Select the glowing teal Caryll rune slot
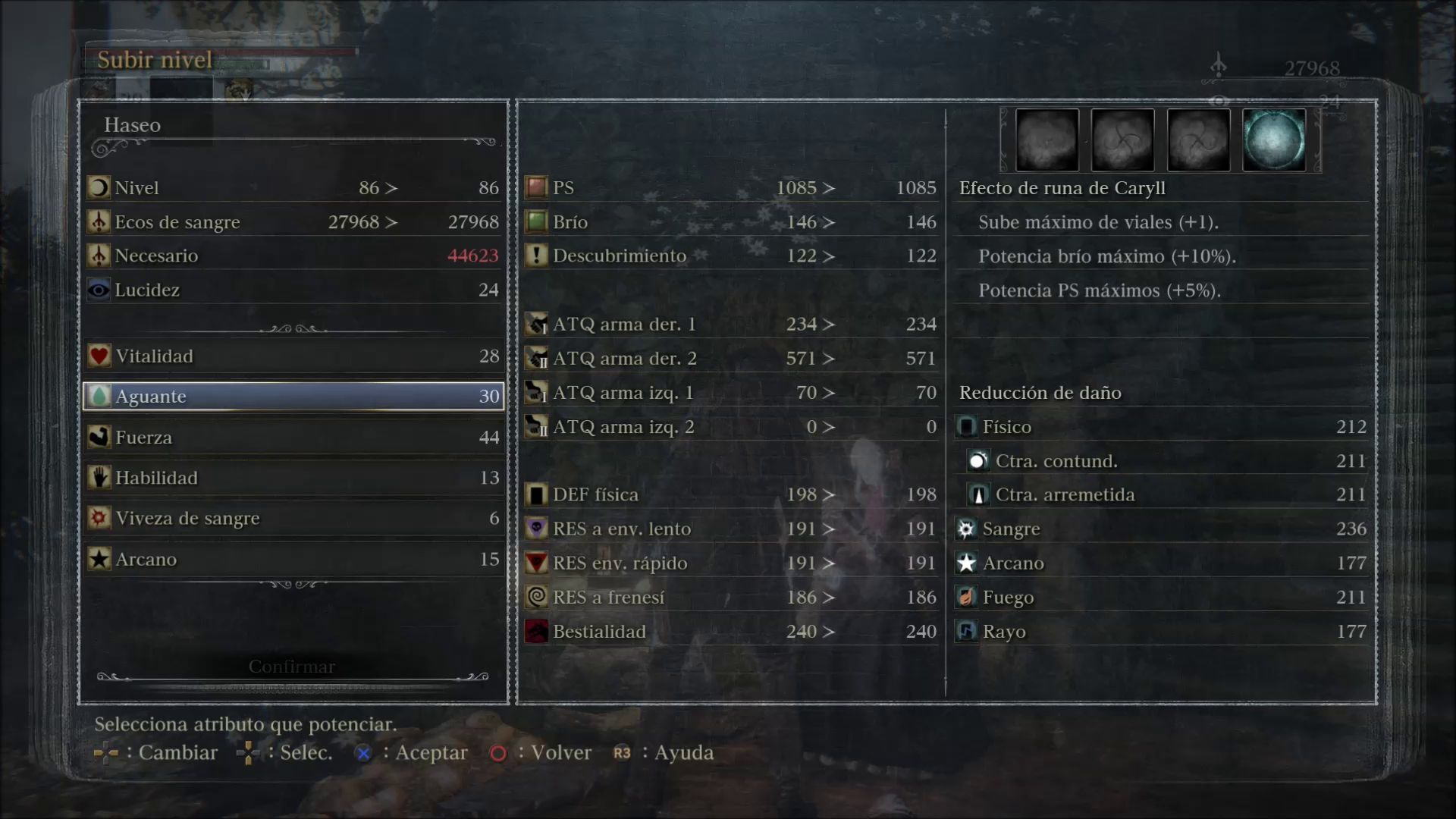This screenshot has width=1456, height=819. (x=1274, y=140)
